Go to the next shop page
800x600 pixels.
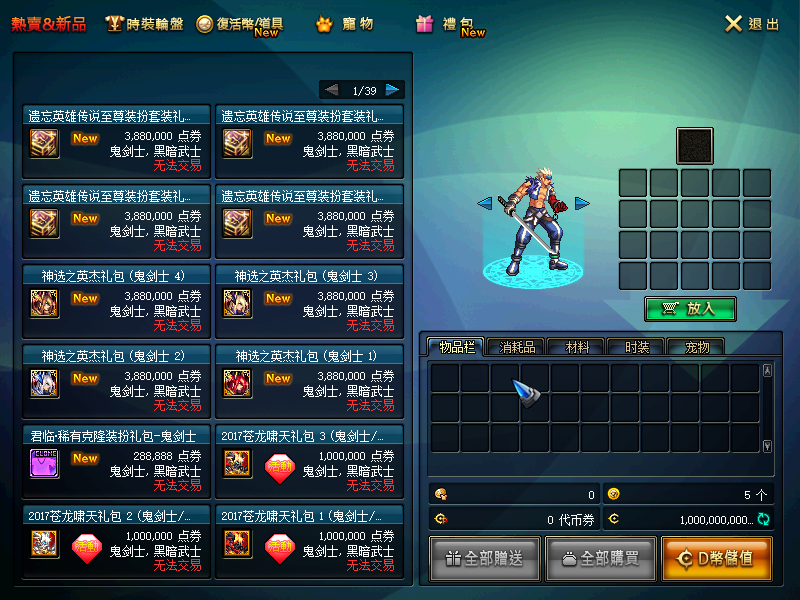click(393, 90)
